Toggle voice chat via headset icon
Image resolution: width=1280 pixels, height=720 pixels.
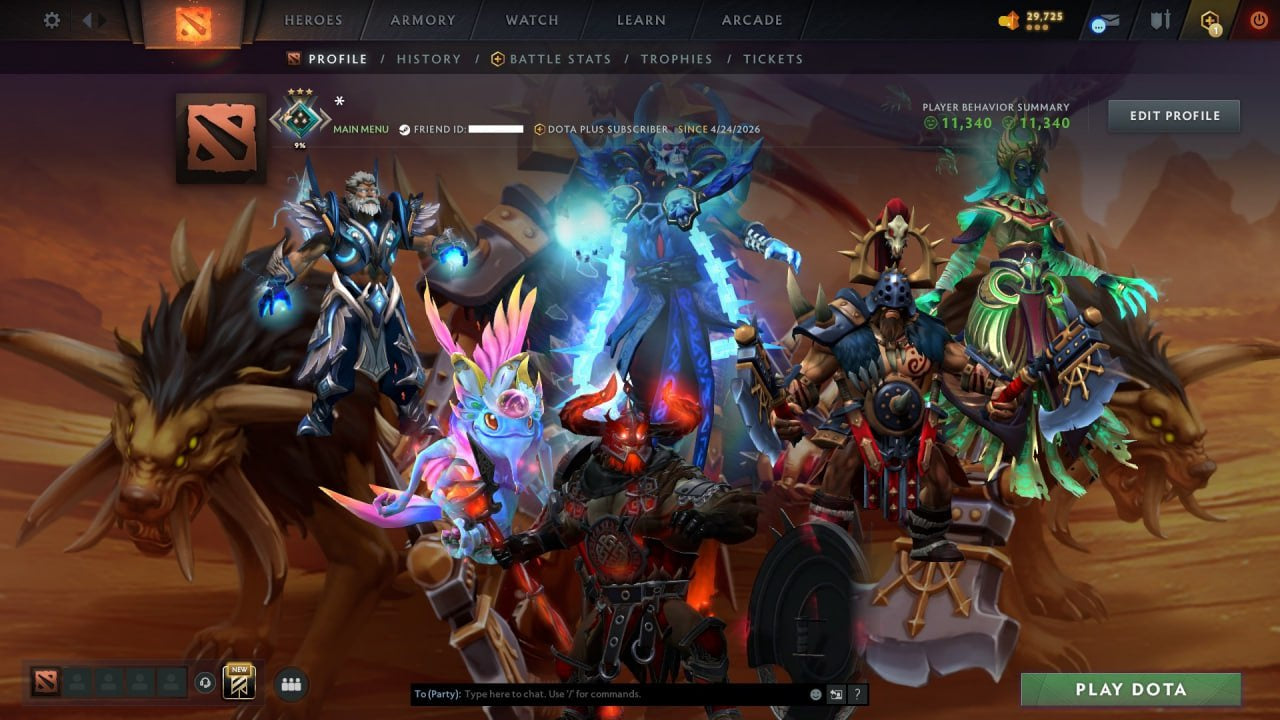tap(207, 683)
